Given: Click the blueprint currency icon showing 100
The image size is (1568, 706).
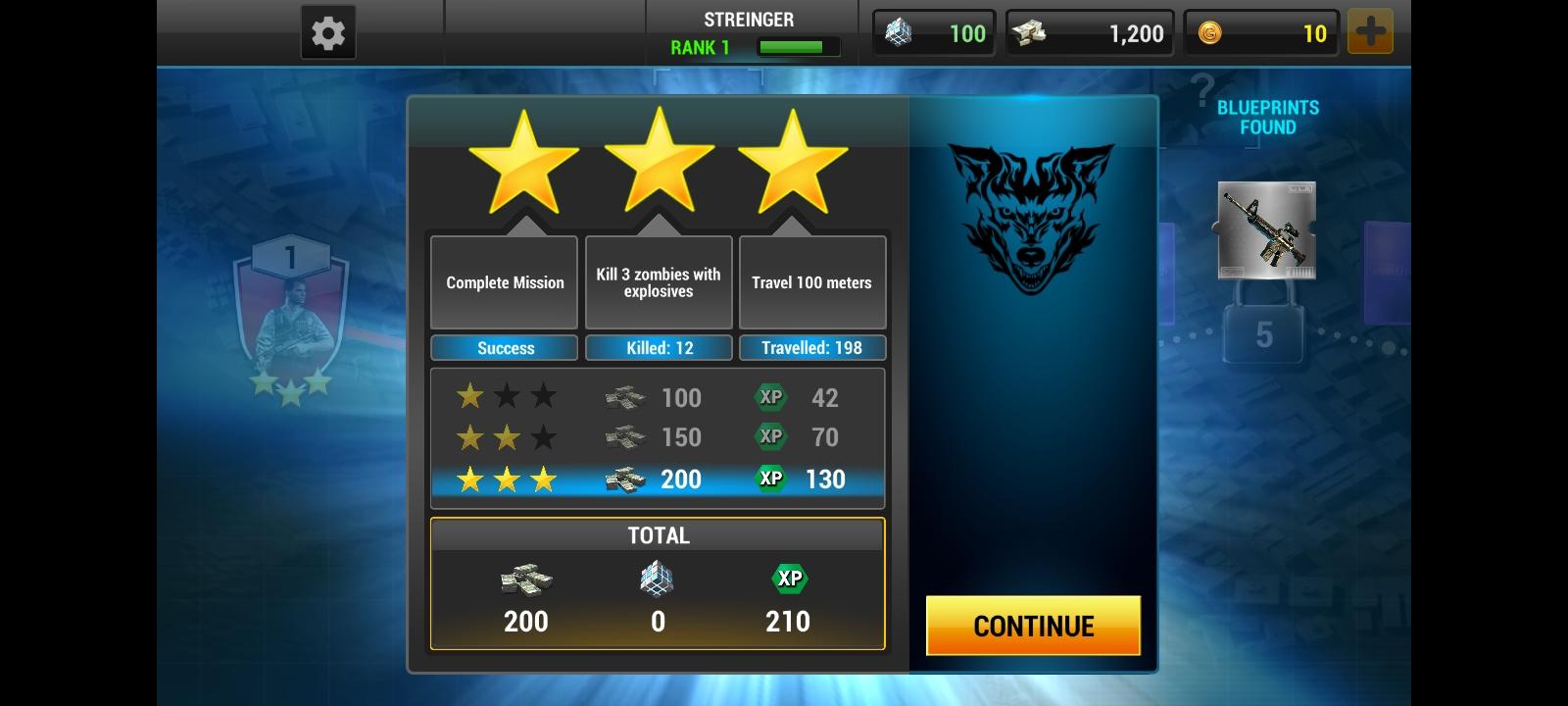Looking at the screenshot, I should click(898, 32).
